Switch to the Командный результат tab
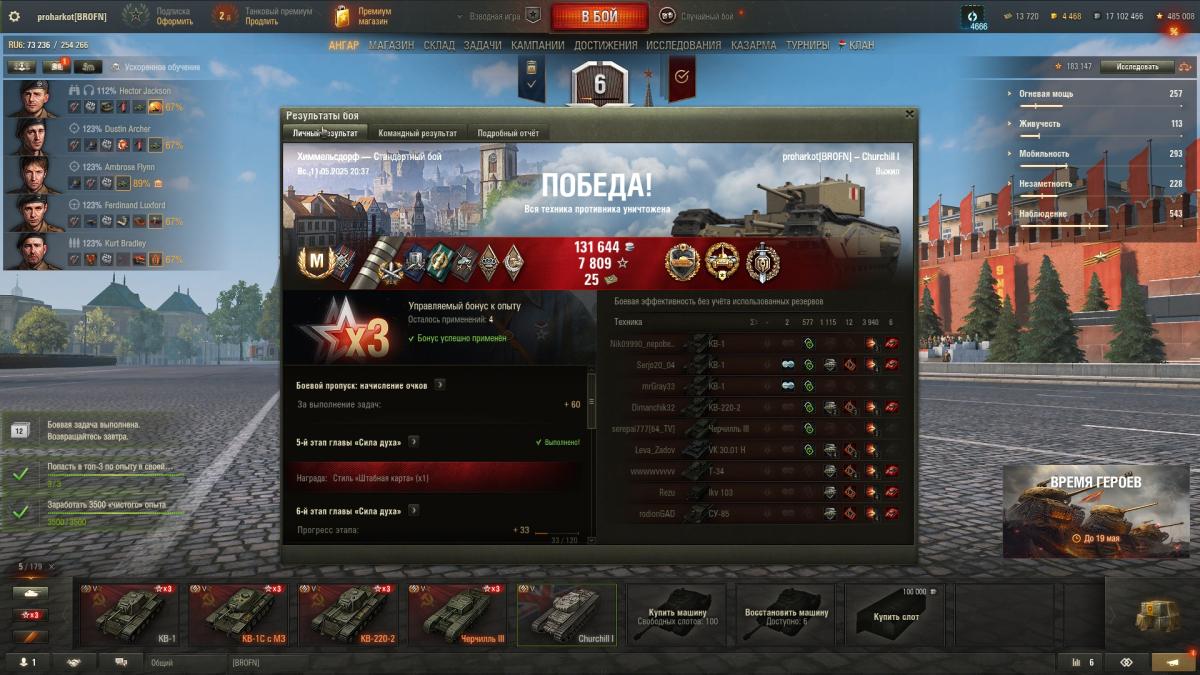 pyautogui.click(x=417, y=133)
